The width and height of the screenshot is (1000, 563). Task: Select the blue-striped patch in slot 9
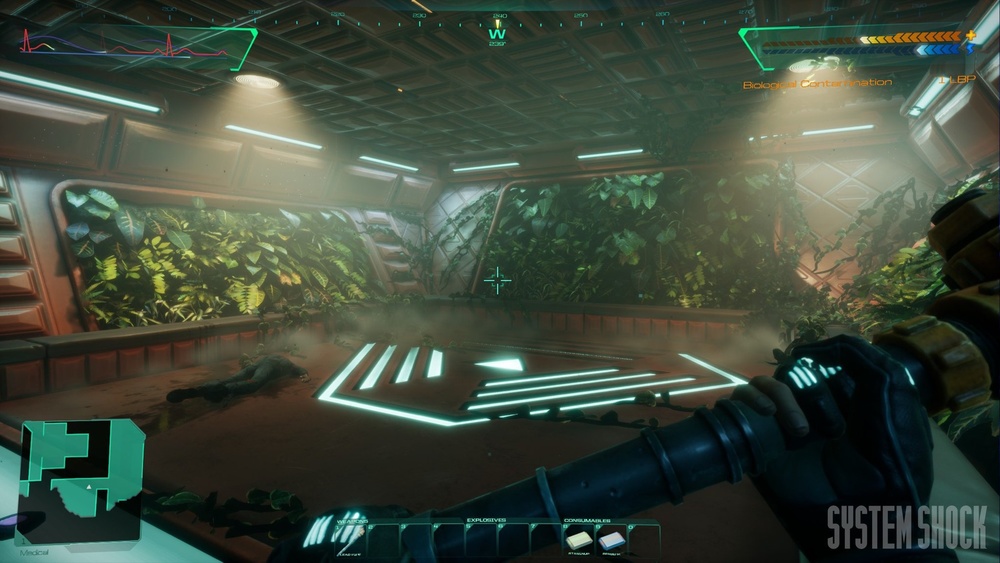click(x=611, y=538)
